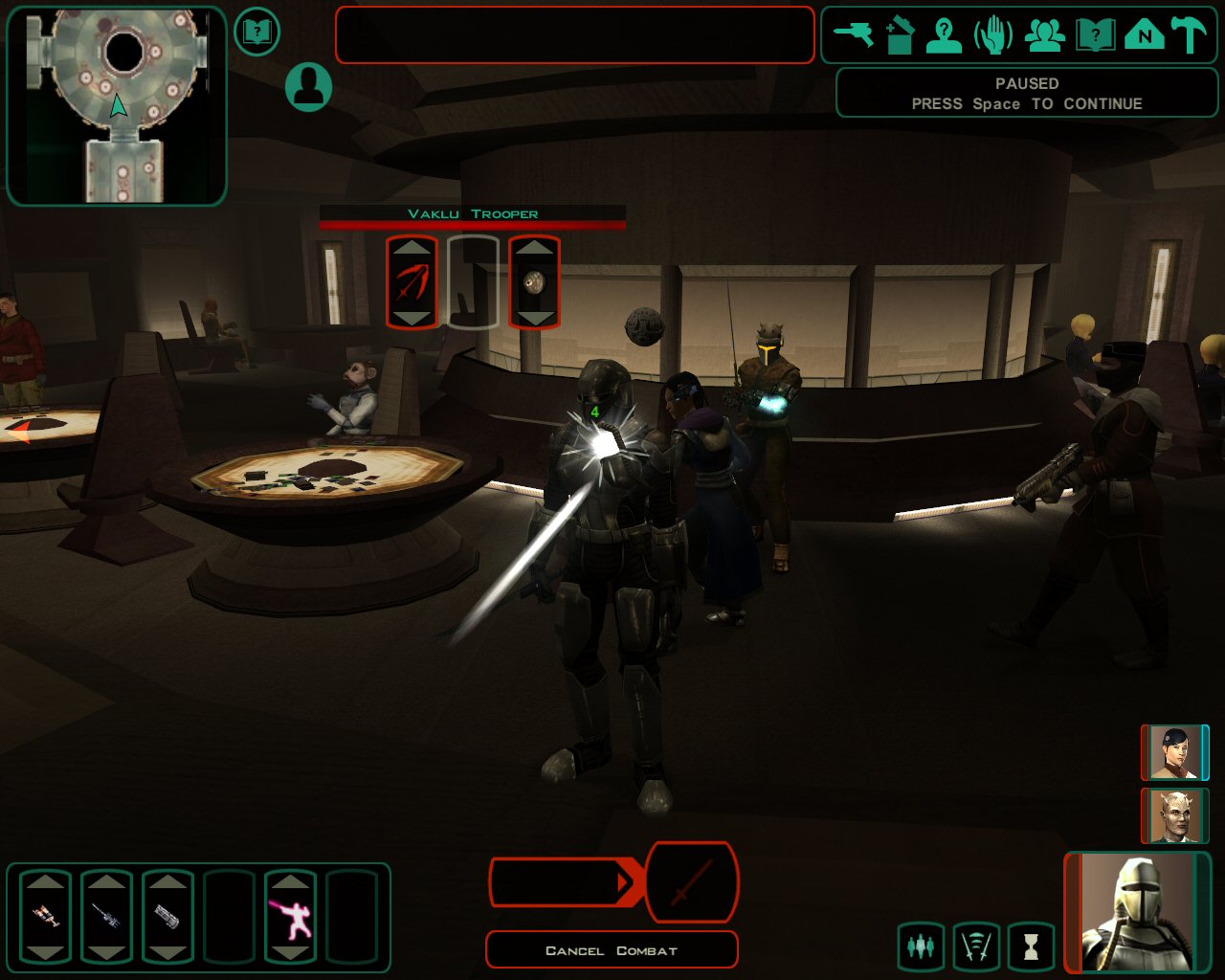The height and width of the screenshot is (980, 1225).
Task: Click the round character silhouette icon
Action: pyautogui.click(x=308, y=87)
